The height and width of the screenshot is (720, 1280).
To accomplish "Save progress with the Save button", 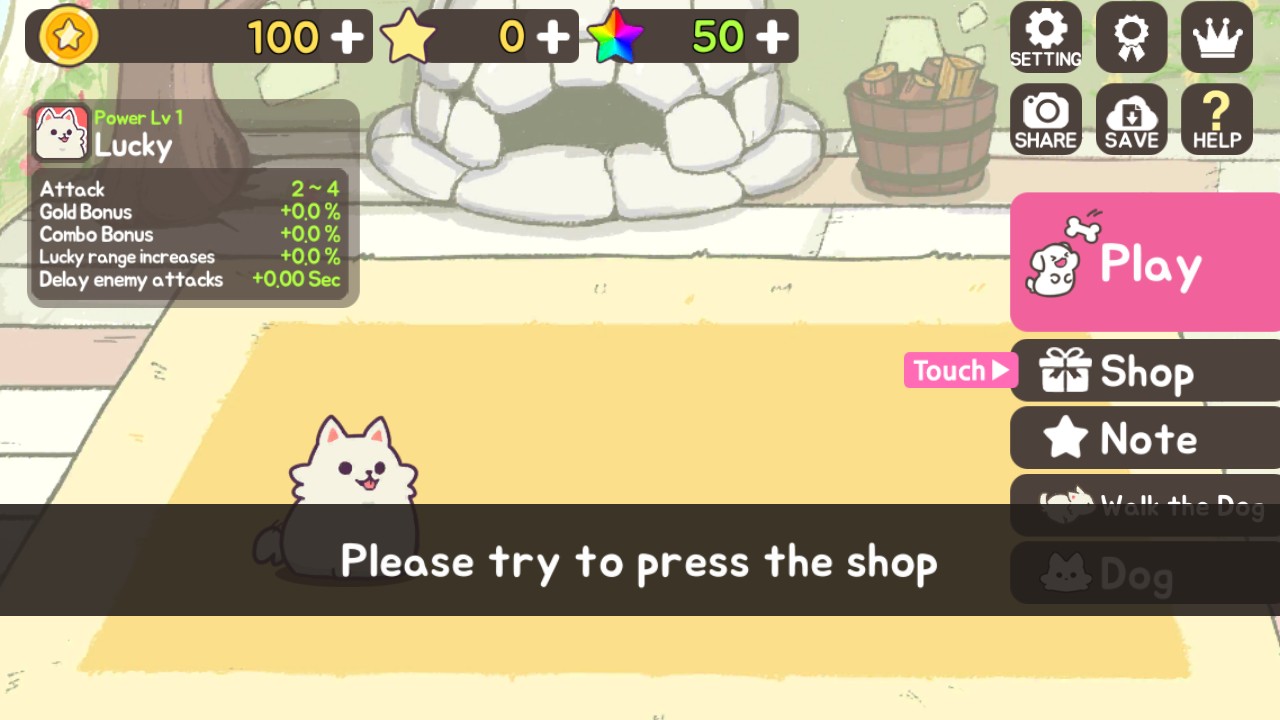I will 1131,119.
